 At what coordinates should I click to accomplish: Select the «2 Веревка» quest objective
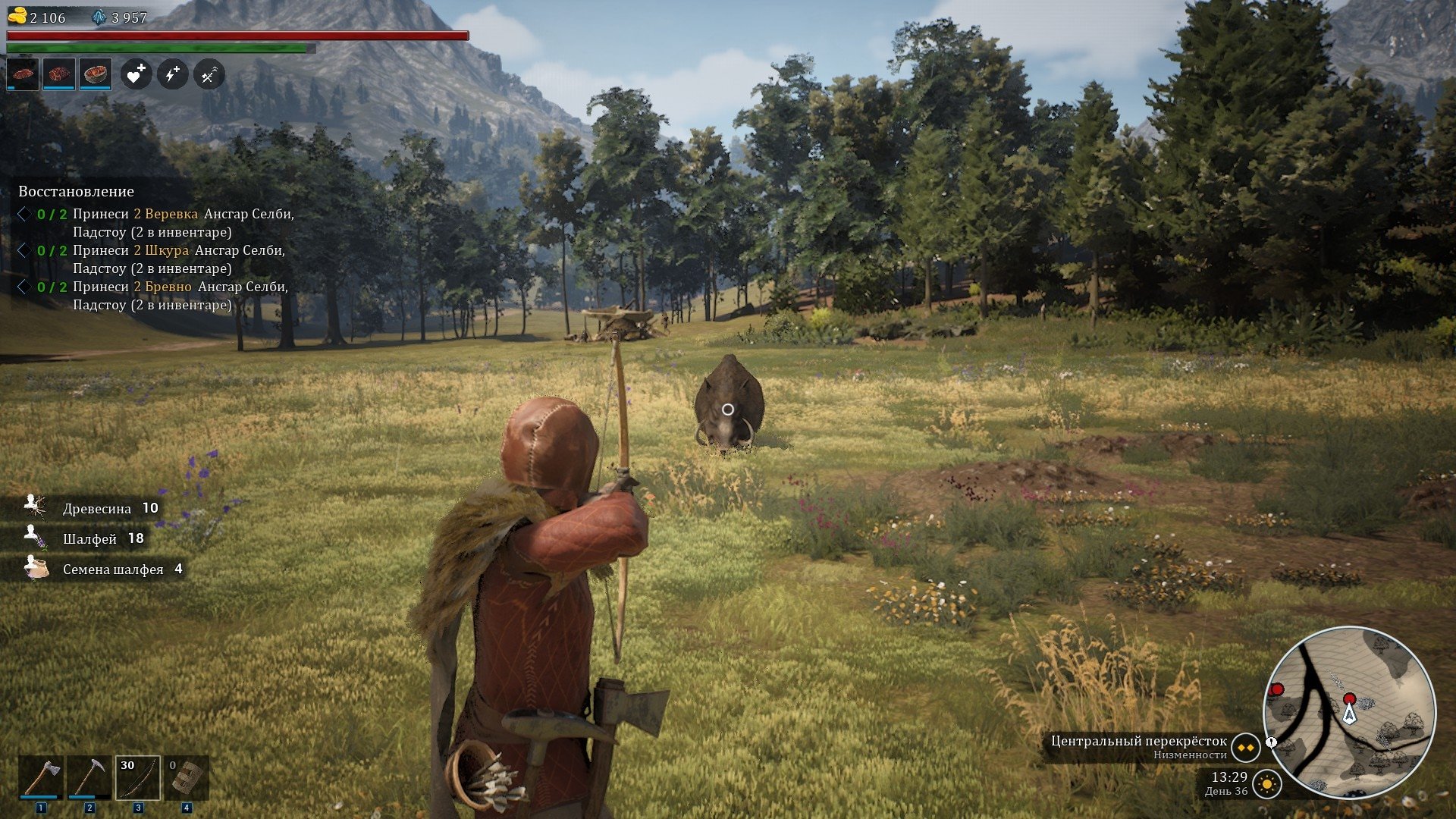coord(166,214)
